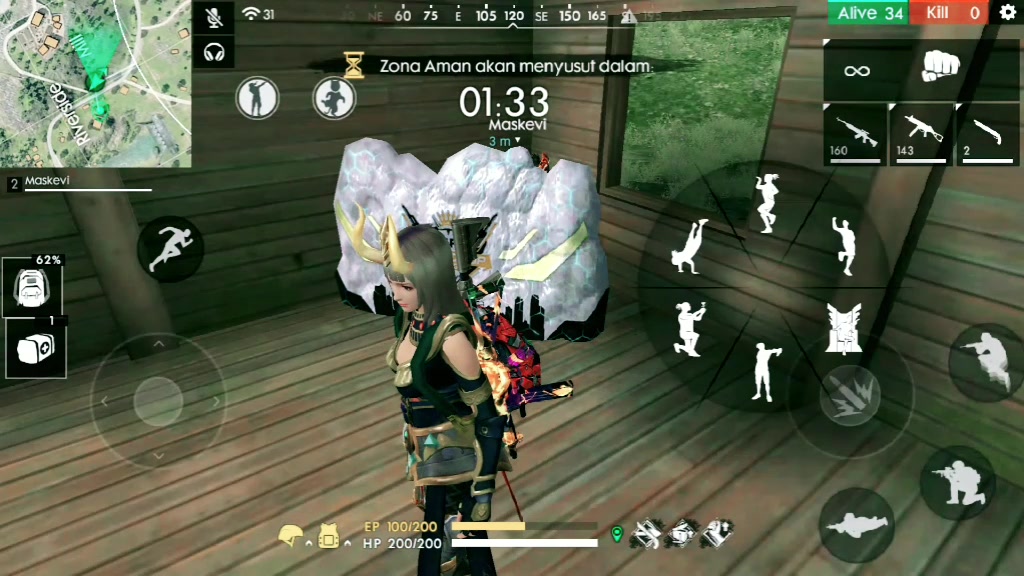Tap the prone lying button

click(856, 524)
